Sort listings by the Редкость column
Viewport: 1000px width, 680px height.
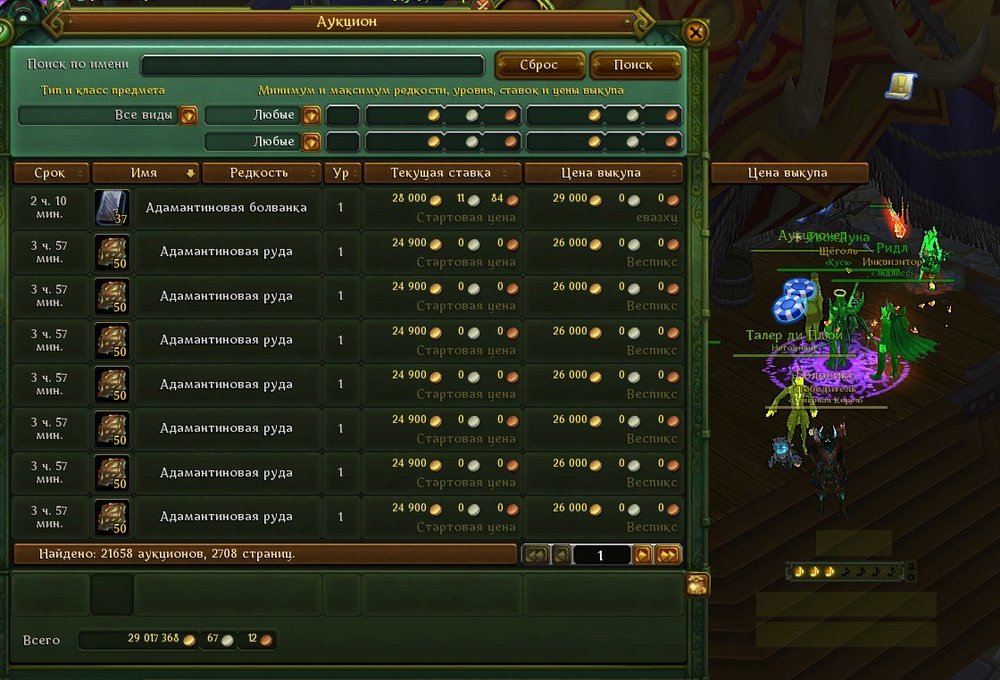tap(260, 173)
